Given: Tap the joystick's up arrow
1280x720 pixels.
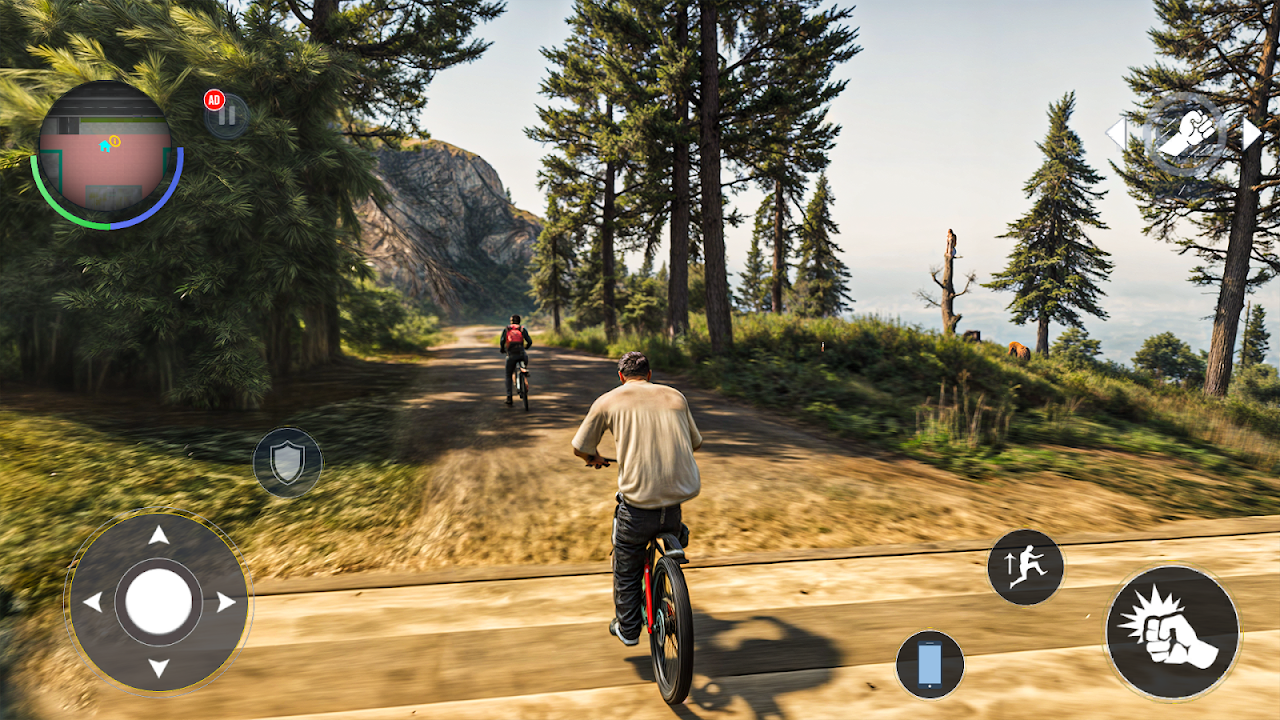Looking at the screenshot, I should coord(158,536).
